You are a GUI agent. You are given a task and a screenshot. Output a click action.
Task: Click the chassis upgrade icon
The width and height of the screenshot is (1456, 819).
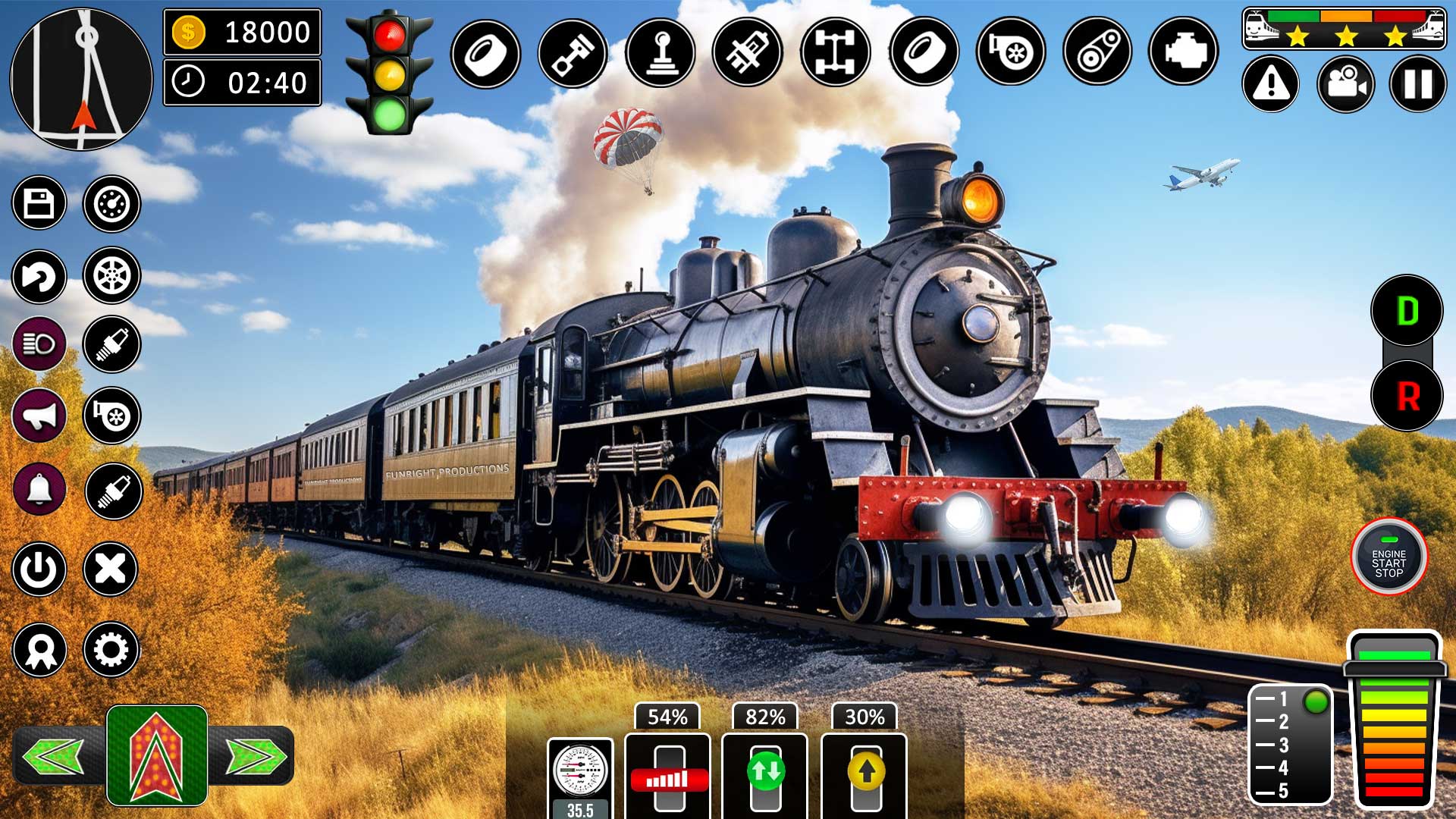click(x=834, y=53)
